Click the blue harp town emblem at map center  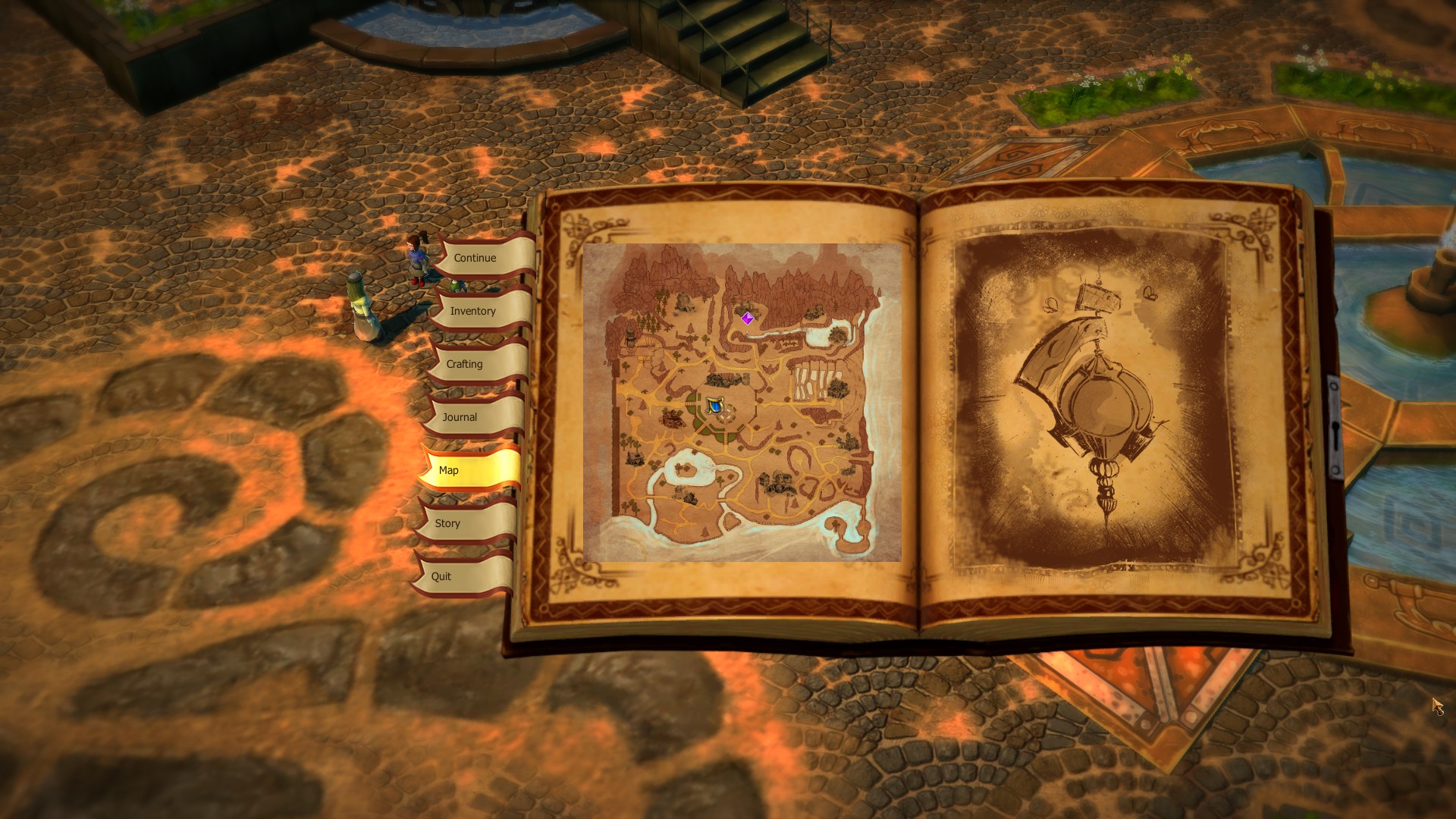[x=715, y=404]
